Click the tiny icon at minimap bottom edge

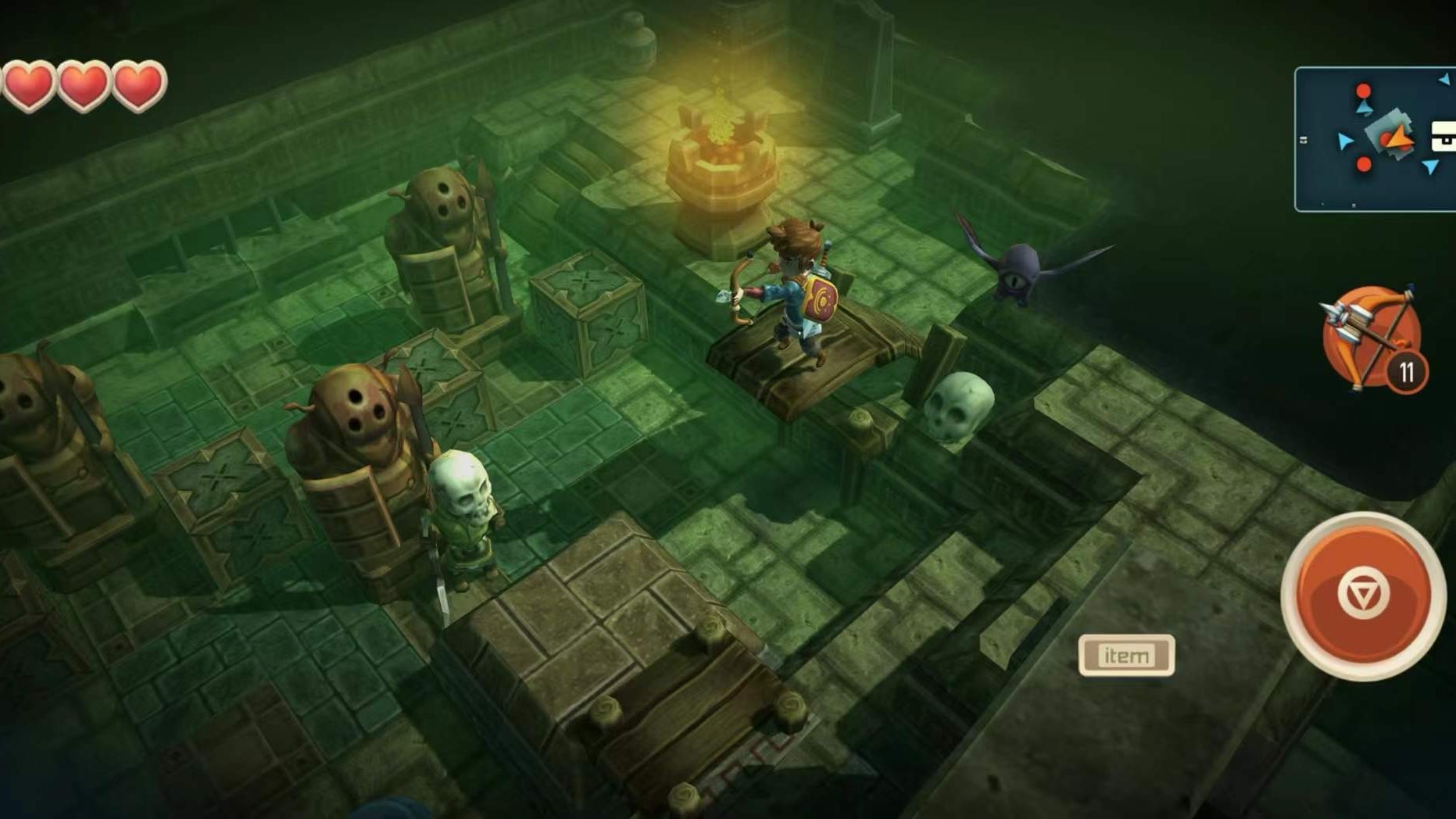click(x=1354, y=206)
